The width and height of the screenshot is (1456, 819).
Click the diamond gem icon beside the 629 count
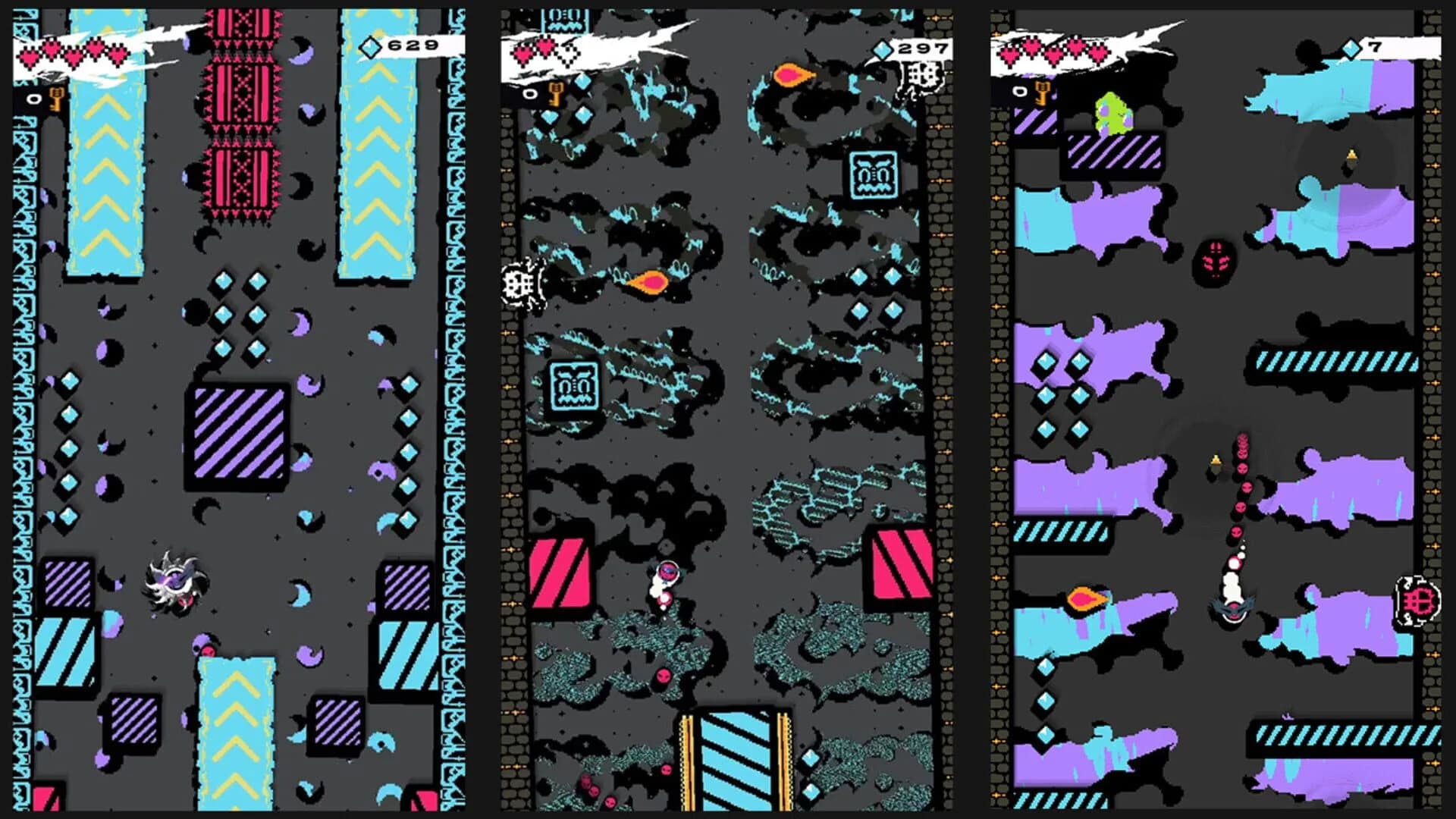coord(370,48)
